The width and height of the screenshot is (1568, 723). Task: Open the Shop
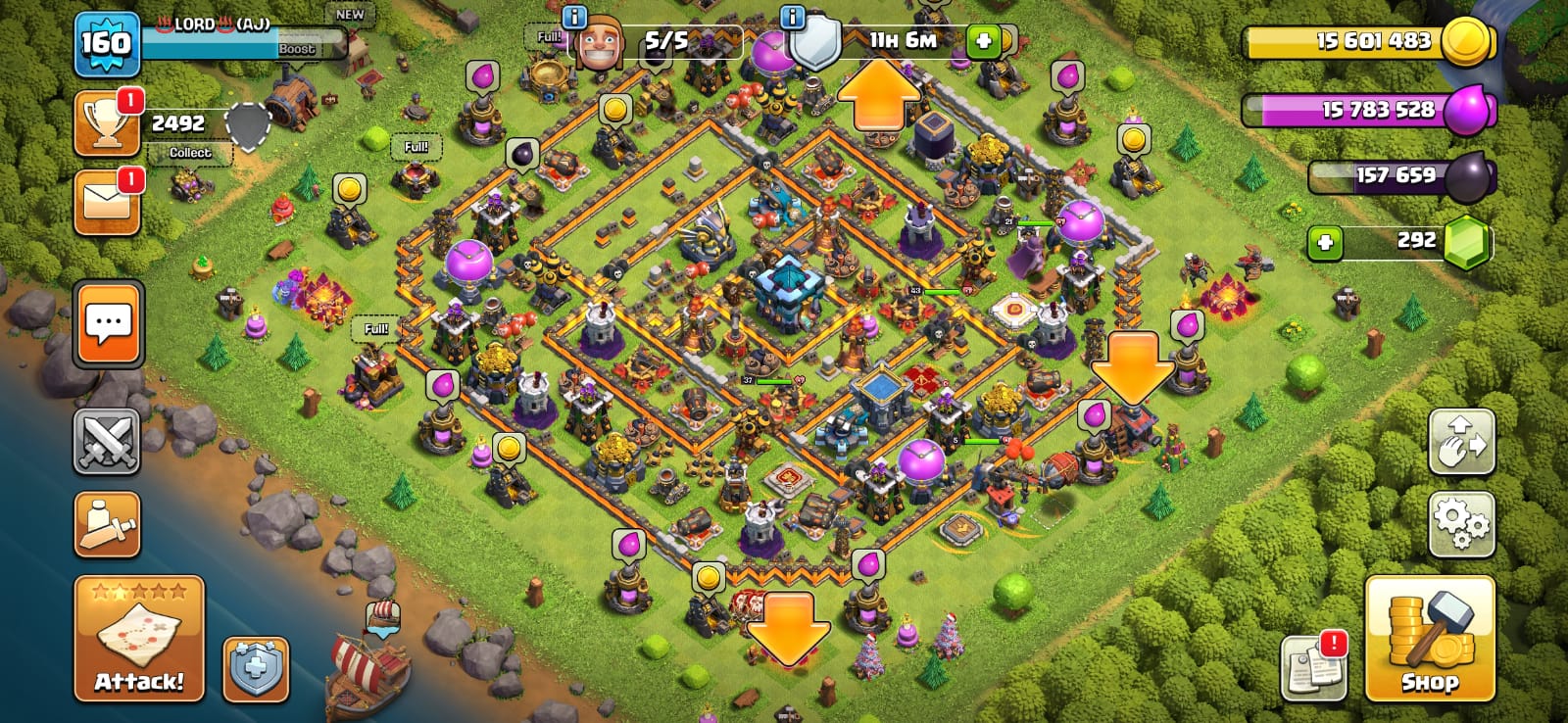coord(1430,638)
